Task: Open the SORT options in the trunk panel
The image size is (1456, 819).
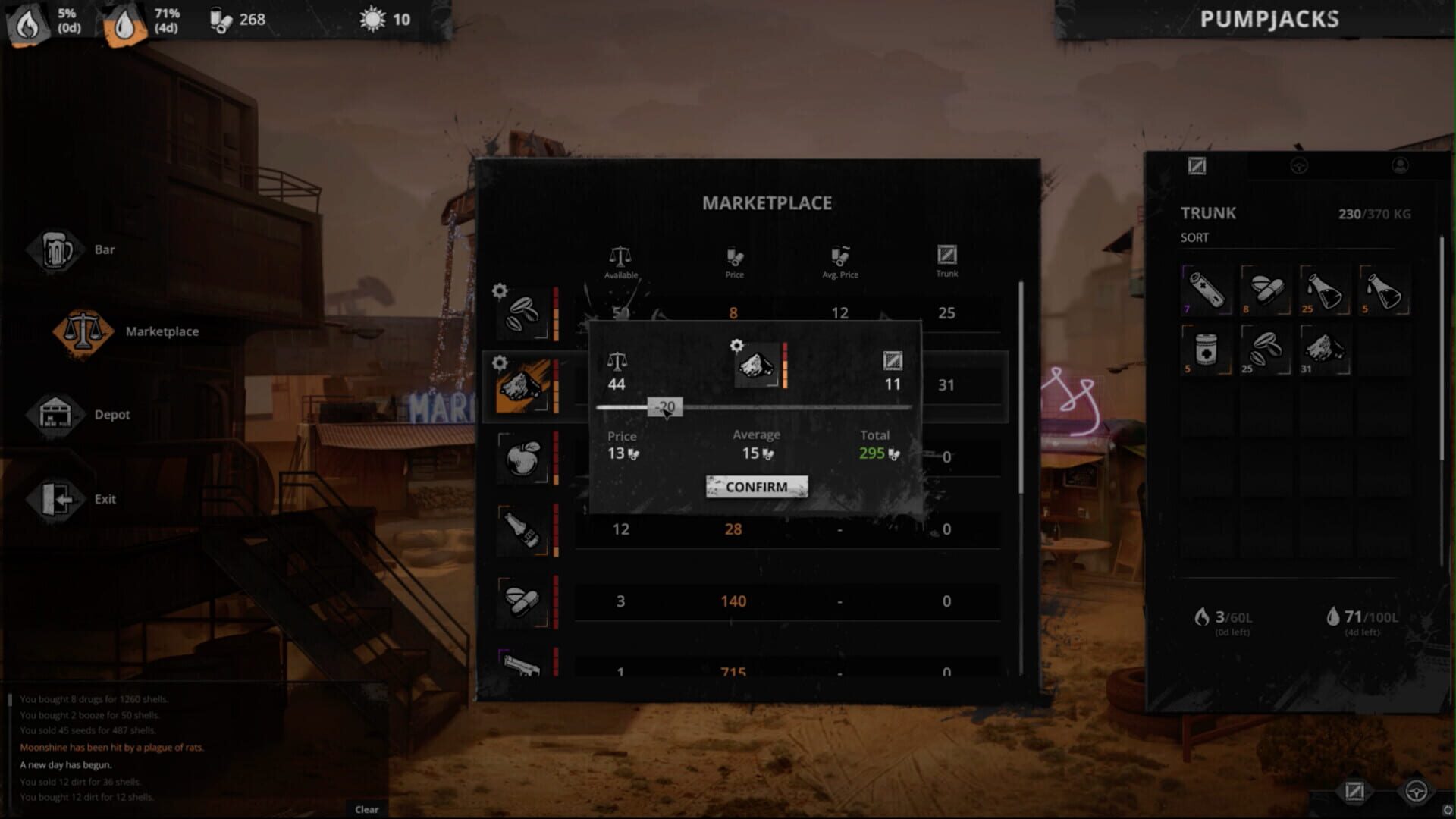Action: click(1193, 237)
